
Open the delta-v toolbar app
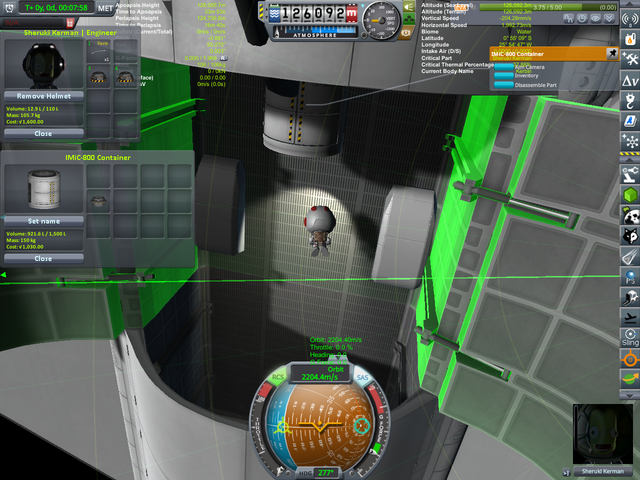(630, 79)
